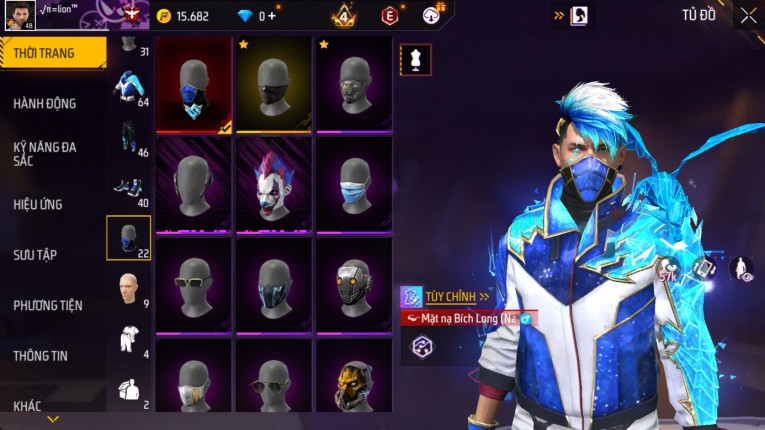This screenshot has height=430, width=765.
Task: Close the vault with the X button
Action: point(748,15)
